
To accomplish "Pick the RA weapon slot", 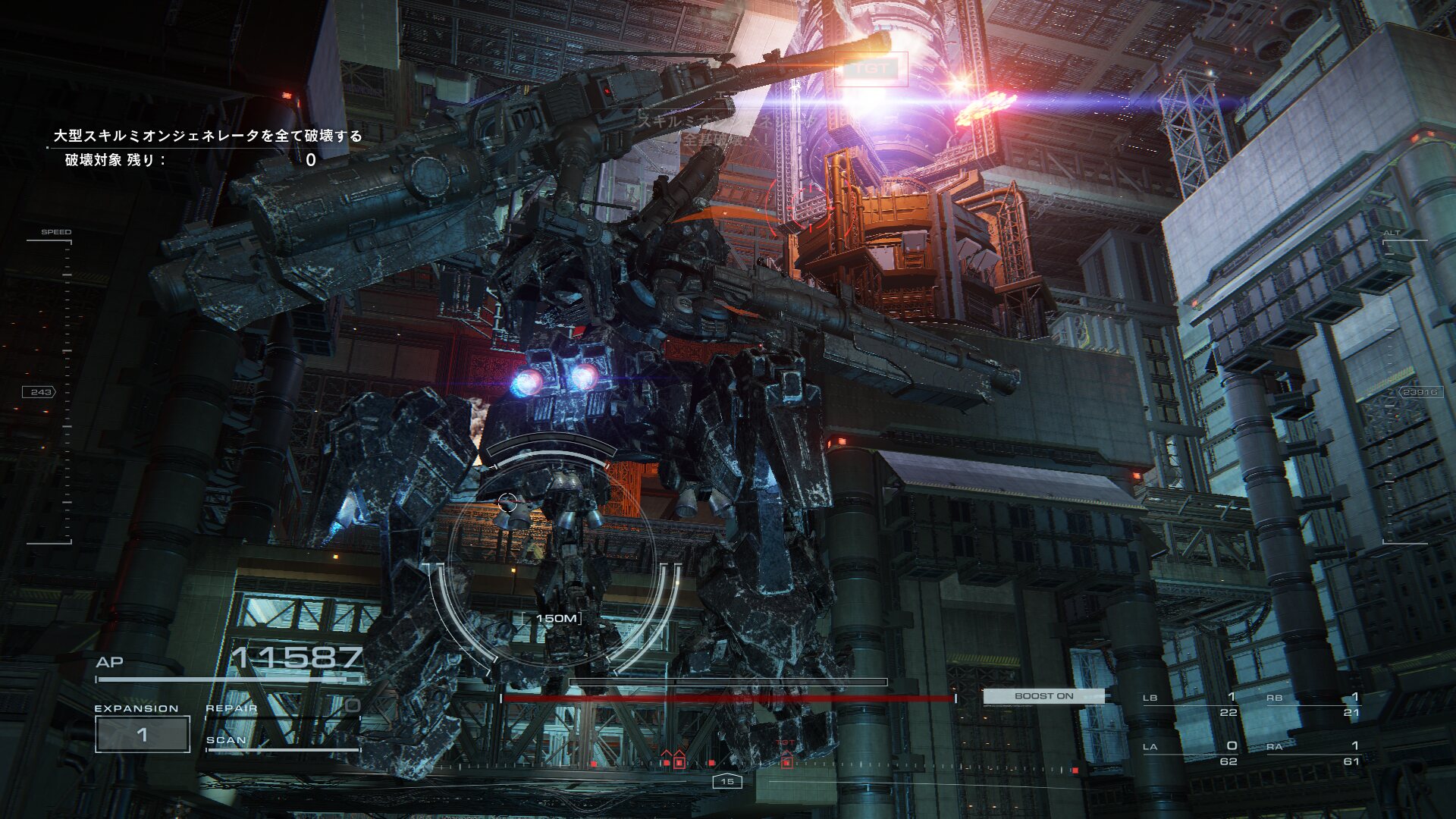I will coord(1313,752).
